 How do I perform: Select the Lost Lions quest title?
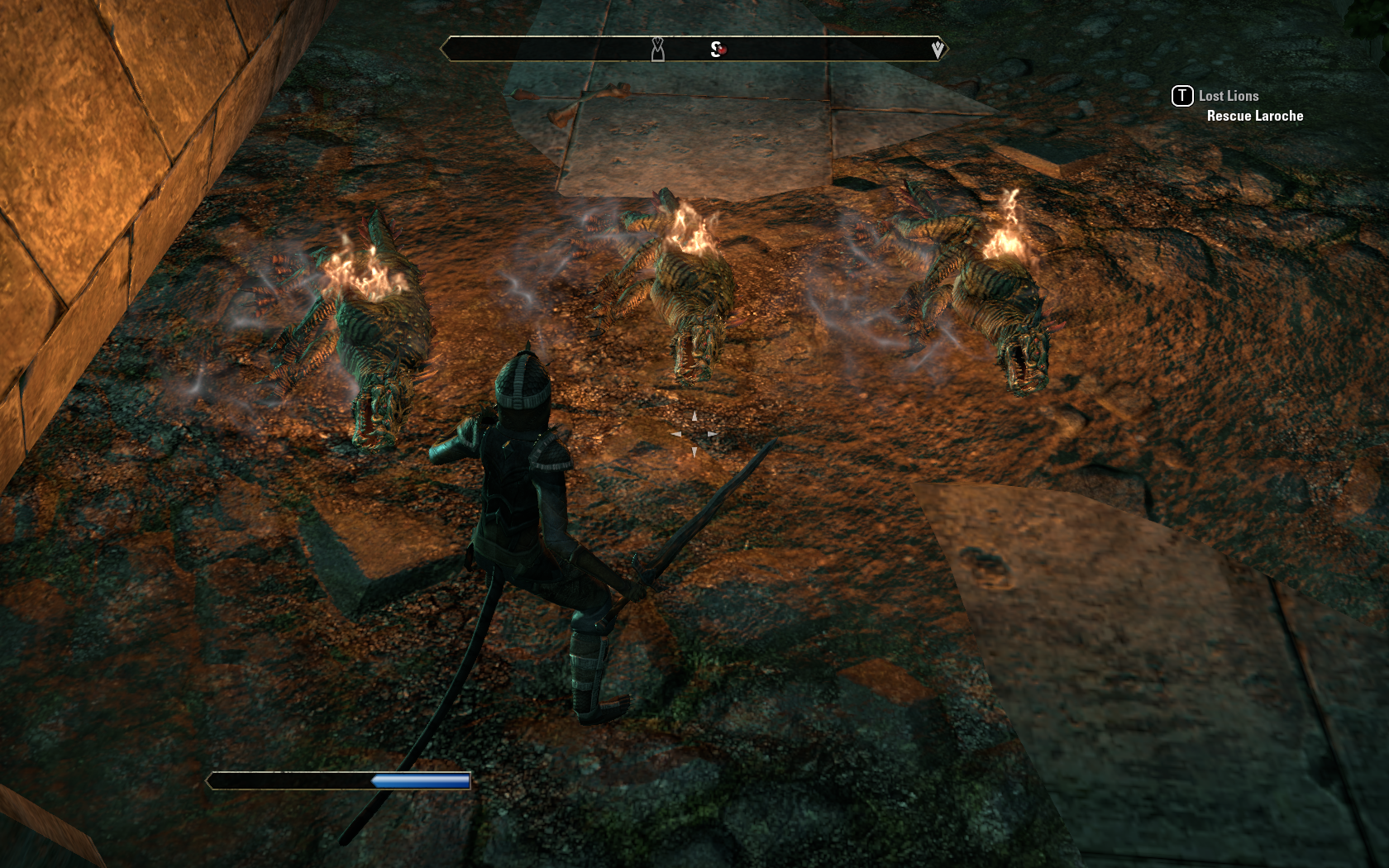point(1228,96)
